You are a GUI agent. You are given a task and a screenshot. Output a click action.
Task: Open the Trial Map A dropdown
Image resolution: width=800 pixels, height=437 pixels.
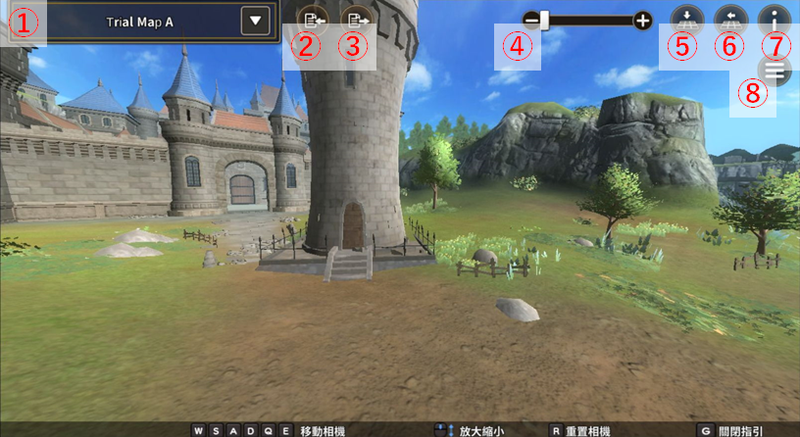[x=257, y=20]
